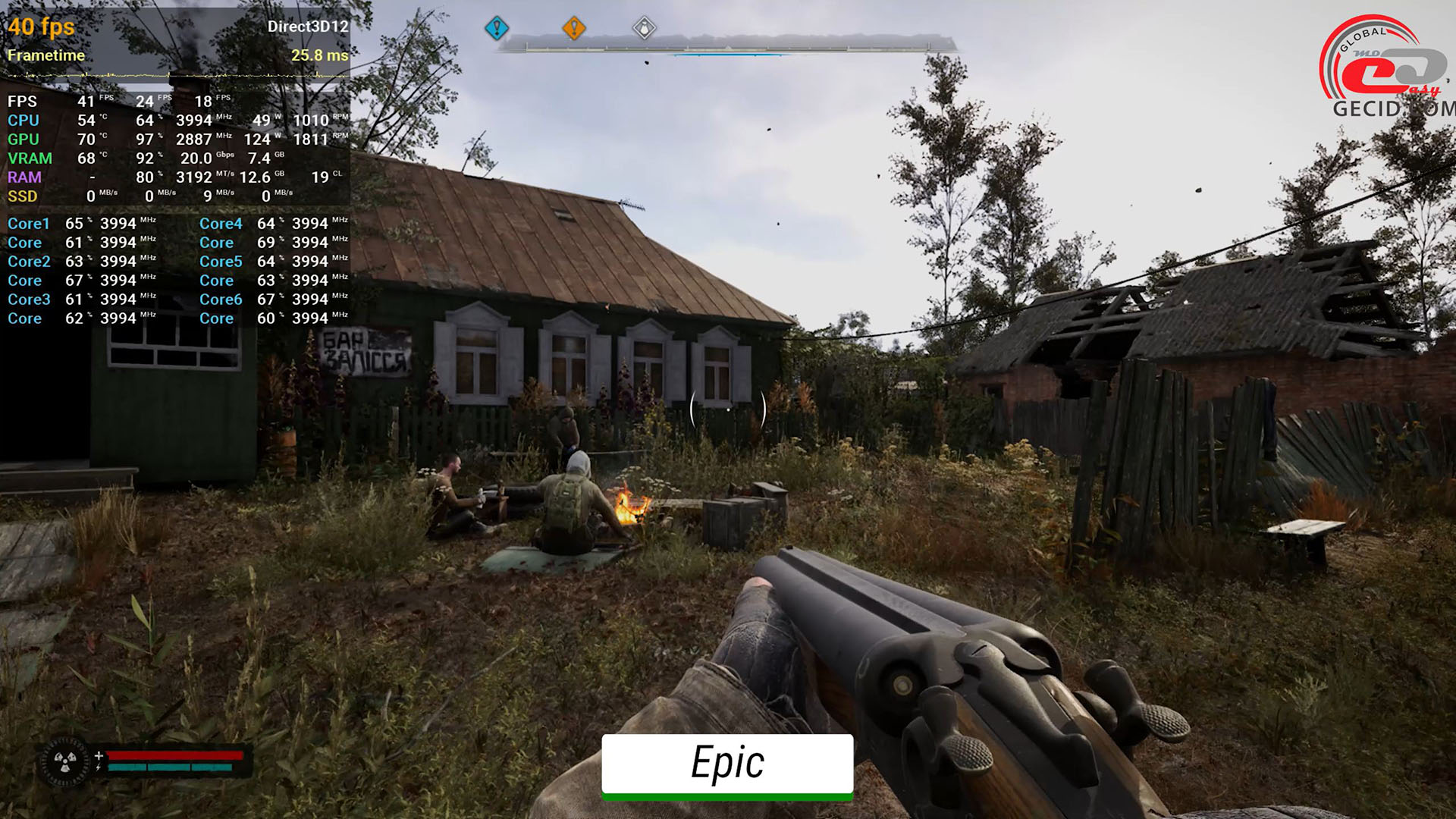The height and width of the screenshot is (819, 1456).
Task: Select the orange quest marker on the compass
Action: point(574,29)
